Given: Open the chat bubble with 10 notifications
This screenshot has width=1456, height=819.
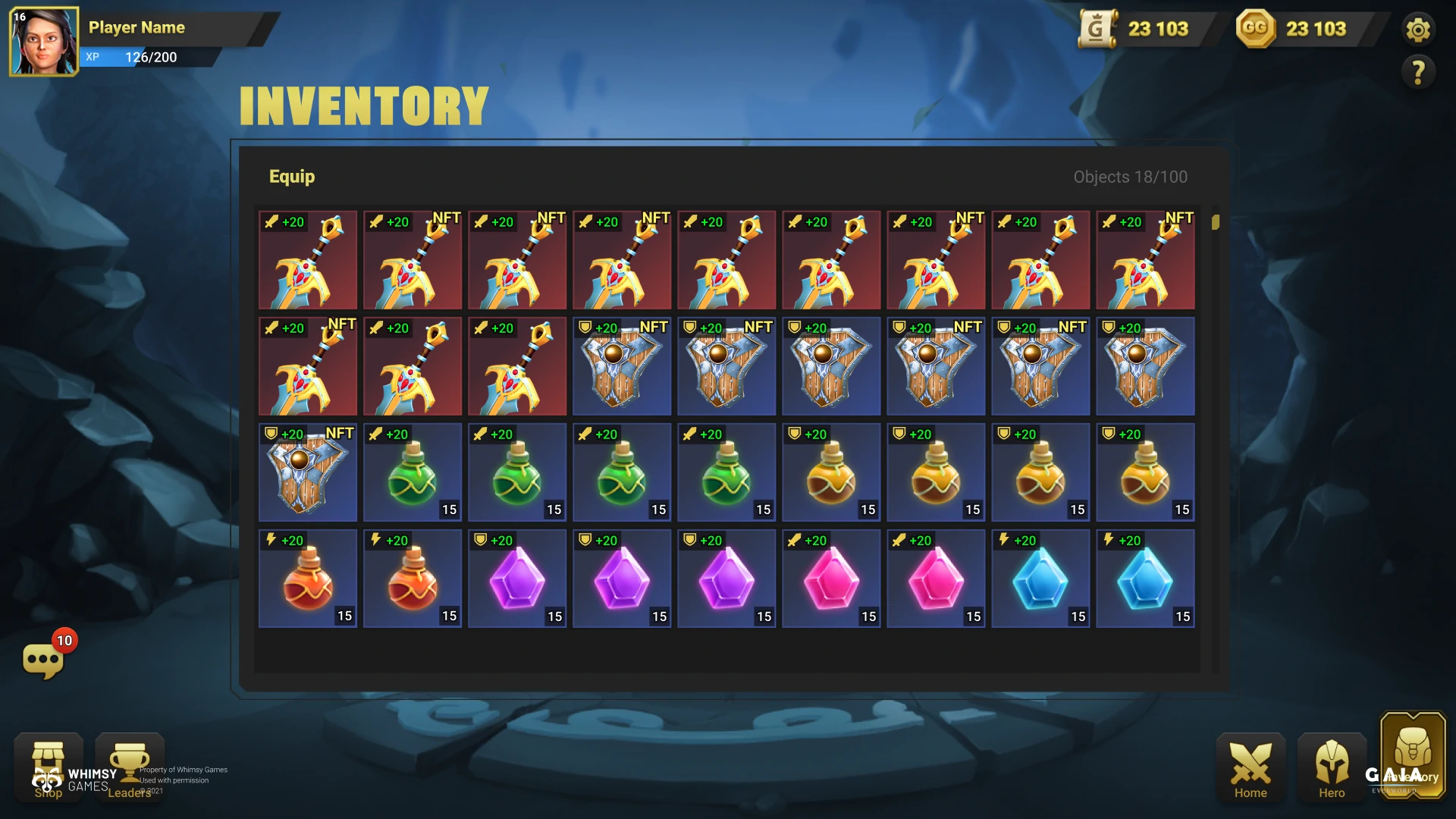Looking at the screenshot, I should [x=43, y=660].
